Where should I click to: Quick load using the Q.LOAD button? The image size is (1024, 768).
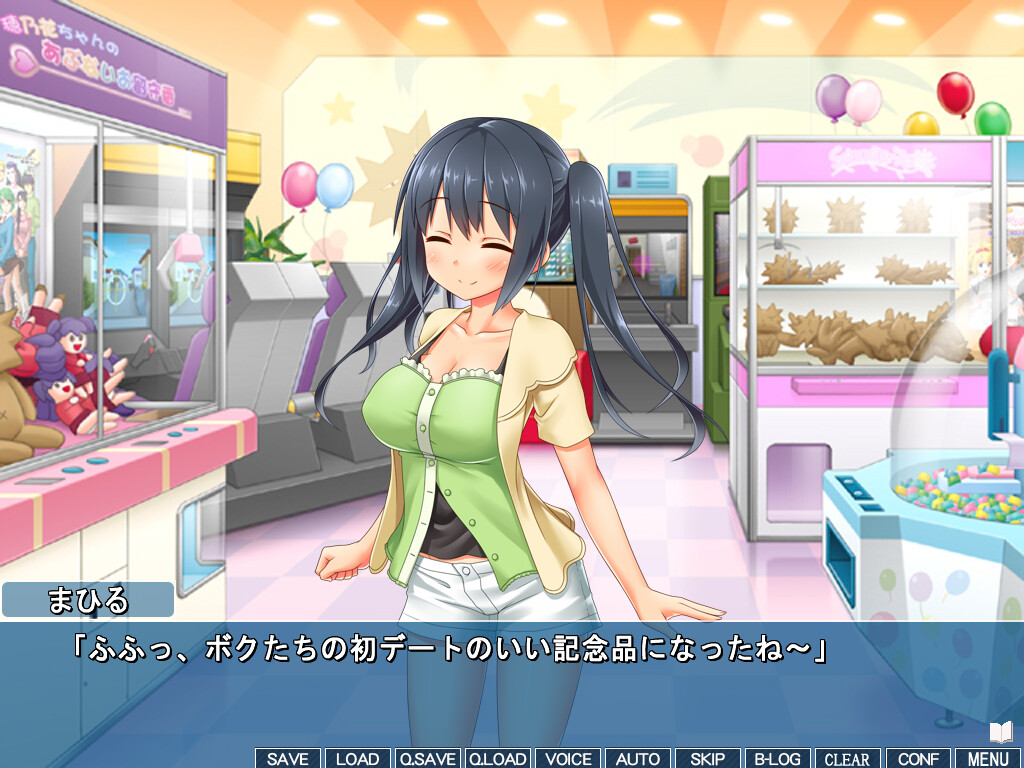coord(498,759)
